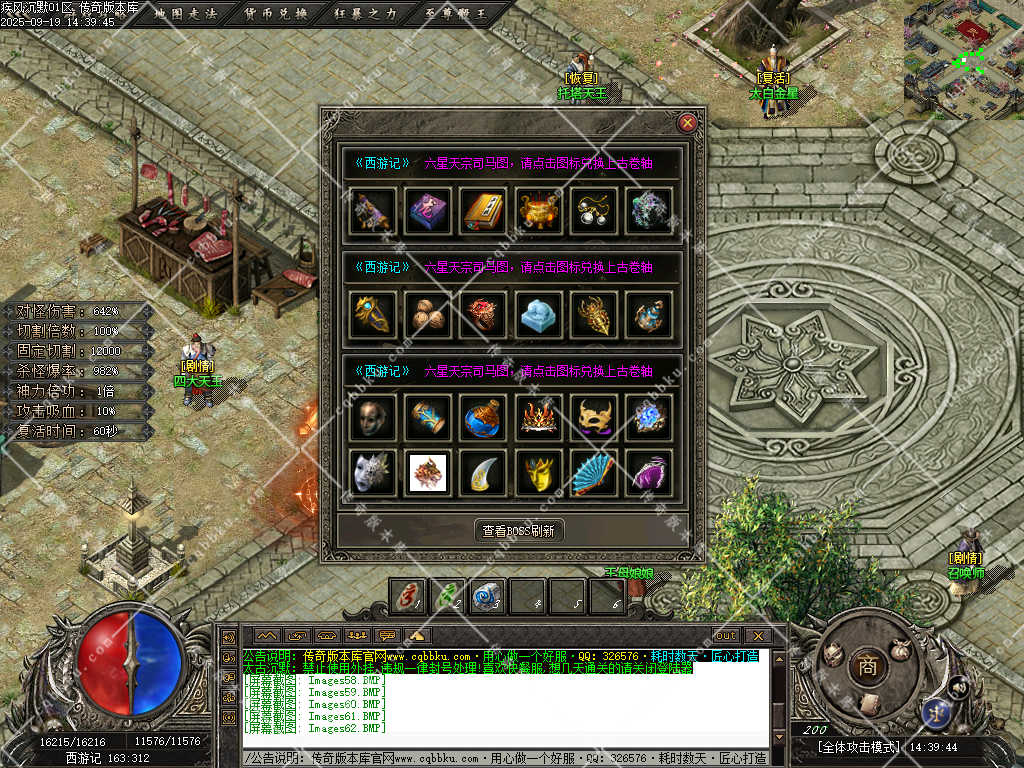Open the 货币兑换 menu

tap(276, 13)
